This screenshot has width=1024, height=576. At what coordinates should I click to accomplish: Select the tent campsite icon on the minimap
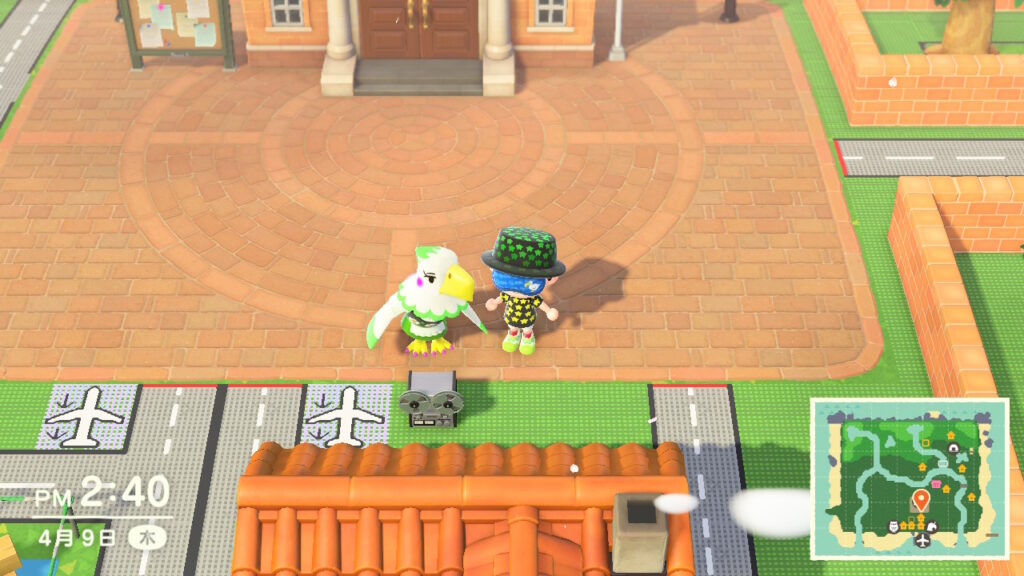(x=953, y=449)
